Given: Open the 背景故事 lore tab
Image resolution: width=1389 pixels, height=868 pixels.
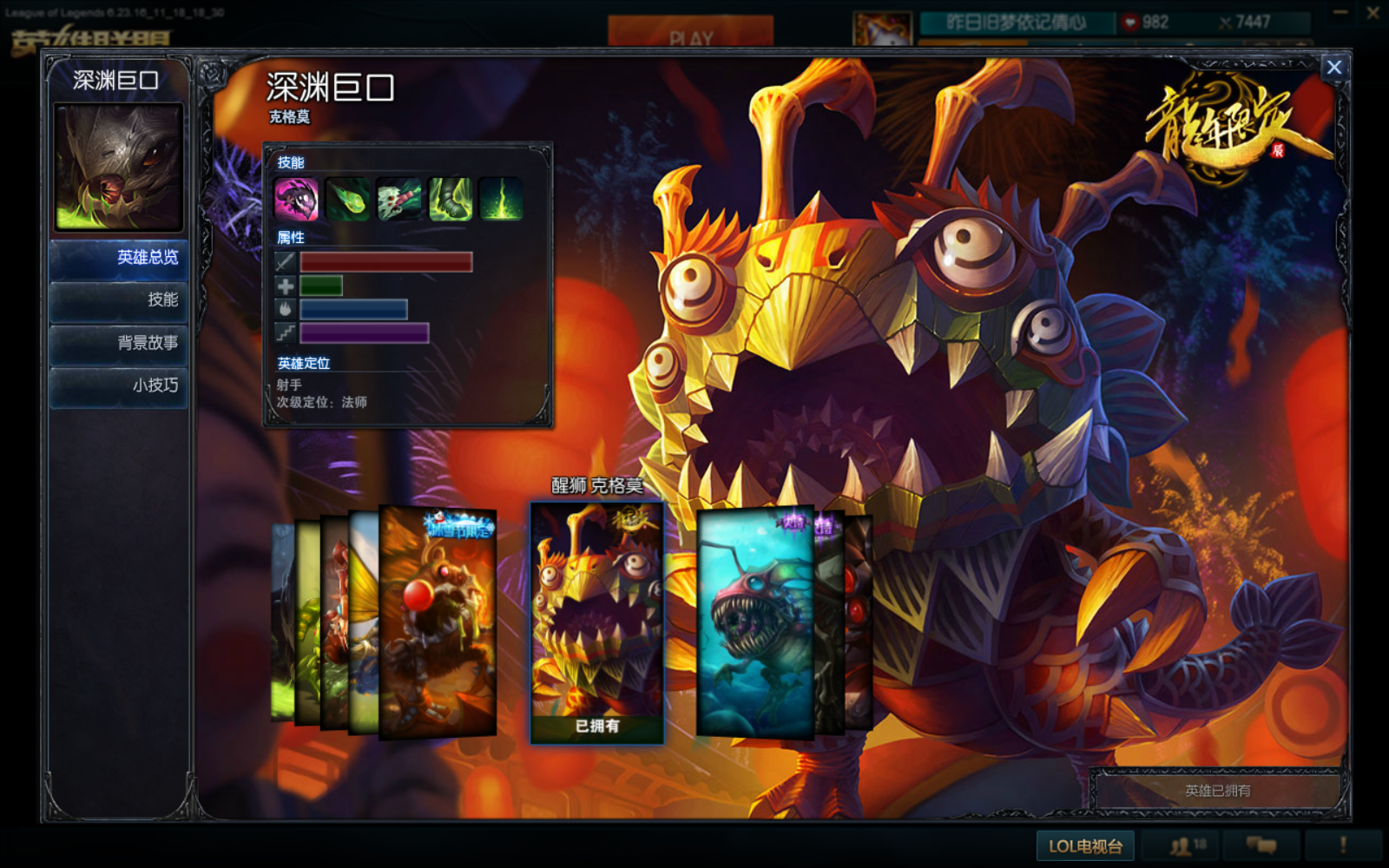Looking at the screenshot, I should [119, 343].
